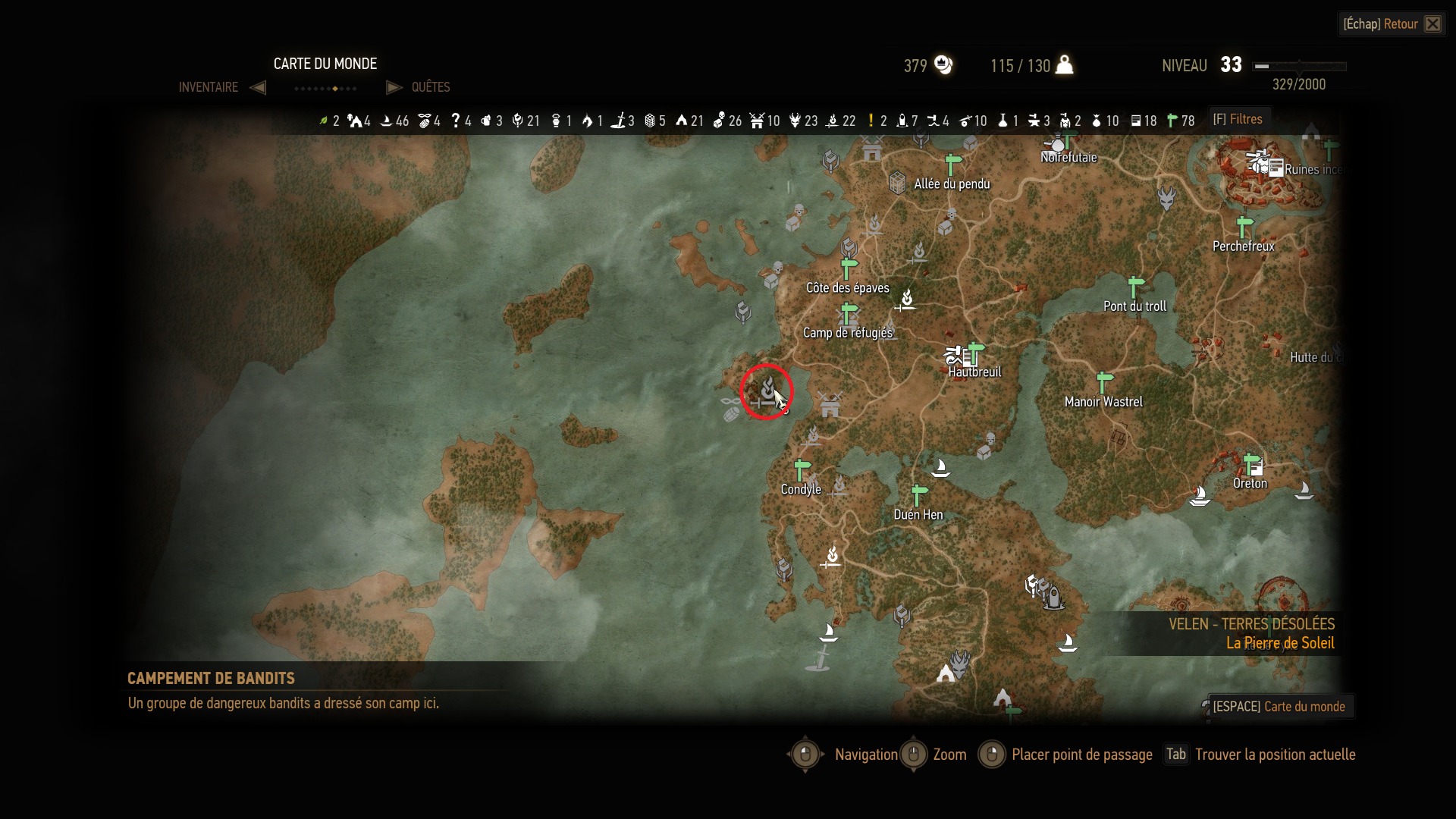
Task: Switch to the Inventaire tab
Action: 209,87
